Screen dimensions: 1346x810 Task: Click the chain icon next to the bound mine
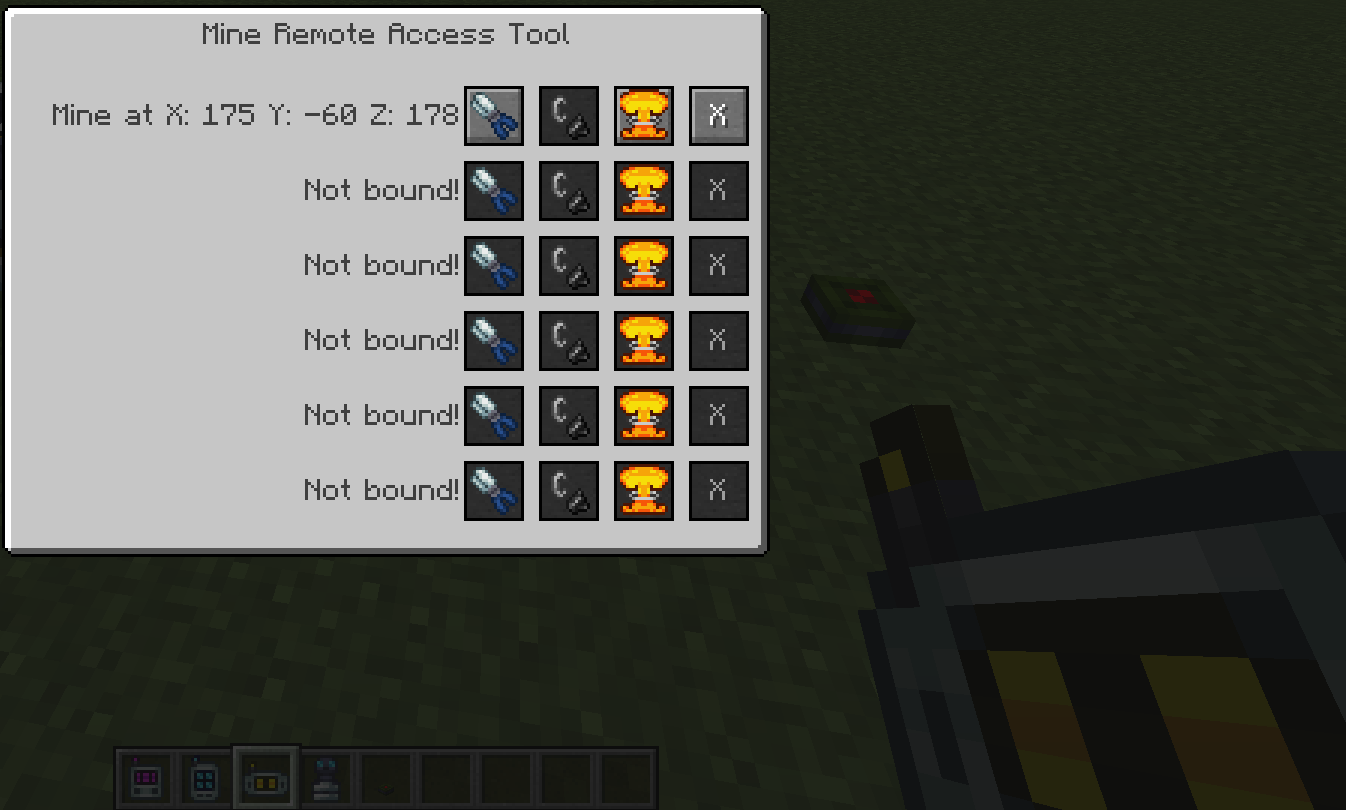(569, 115)
